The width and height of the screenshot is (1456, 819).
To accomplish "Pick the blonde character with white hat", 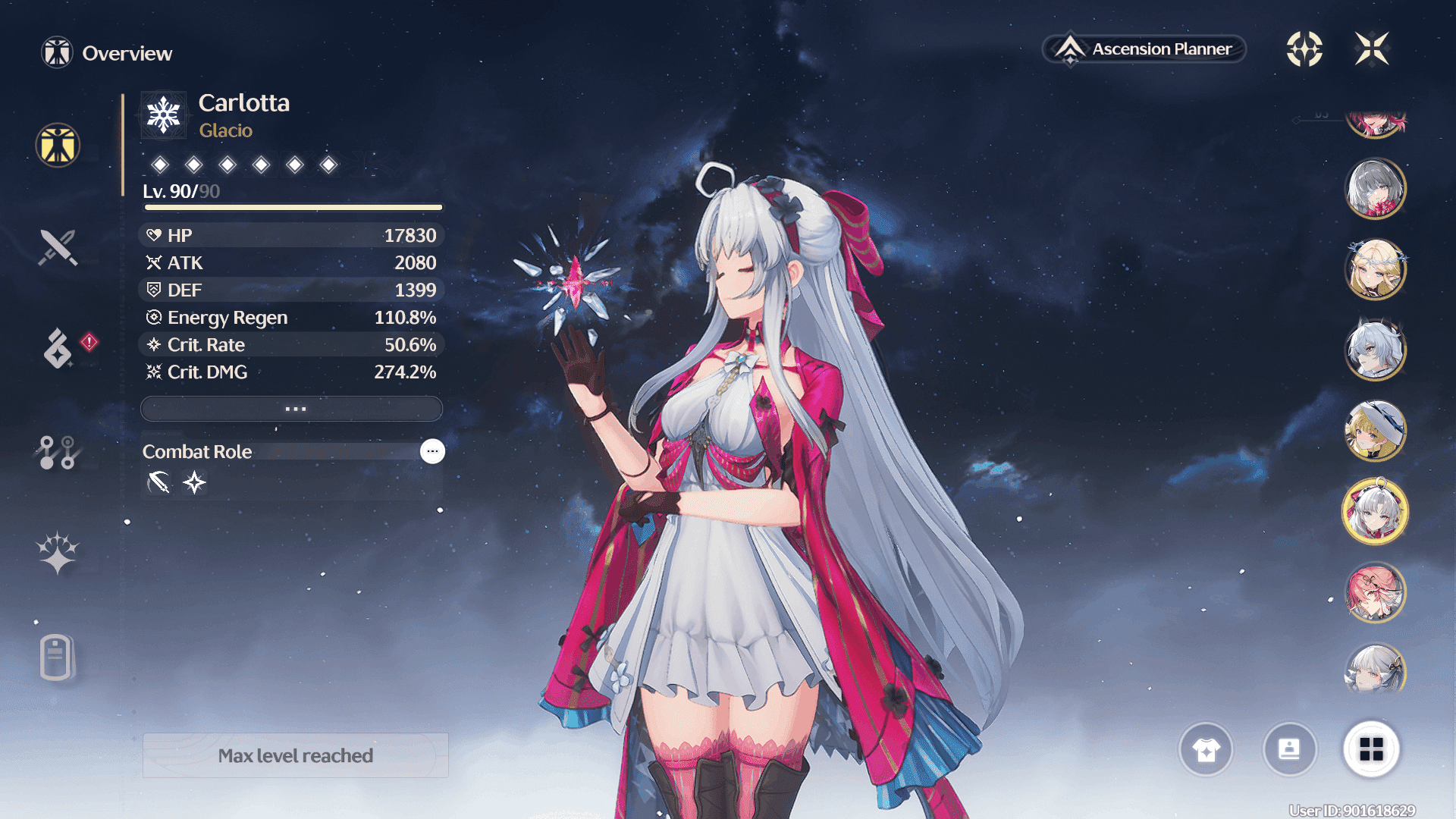I will pyautogui.click(x=1376, y=431).
